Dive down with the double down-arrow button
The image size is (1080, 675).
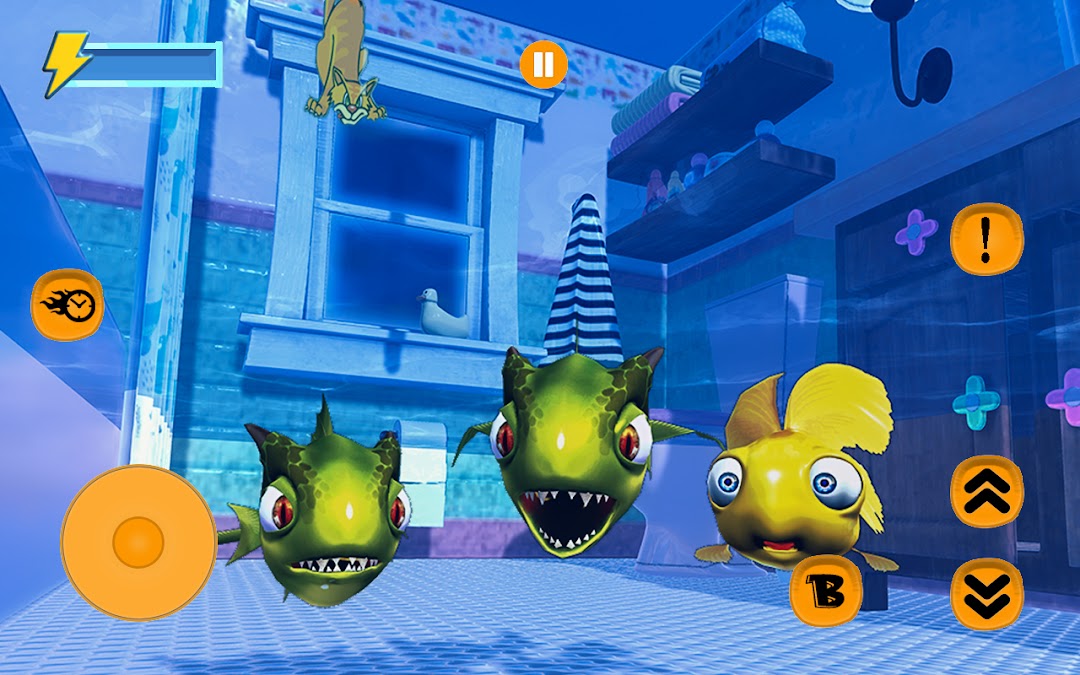(x=986, y=594)
